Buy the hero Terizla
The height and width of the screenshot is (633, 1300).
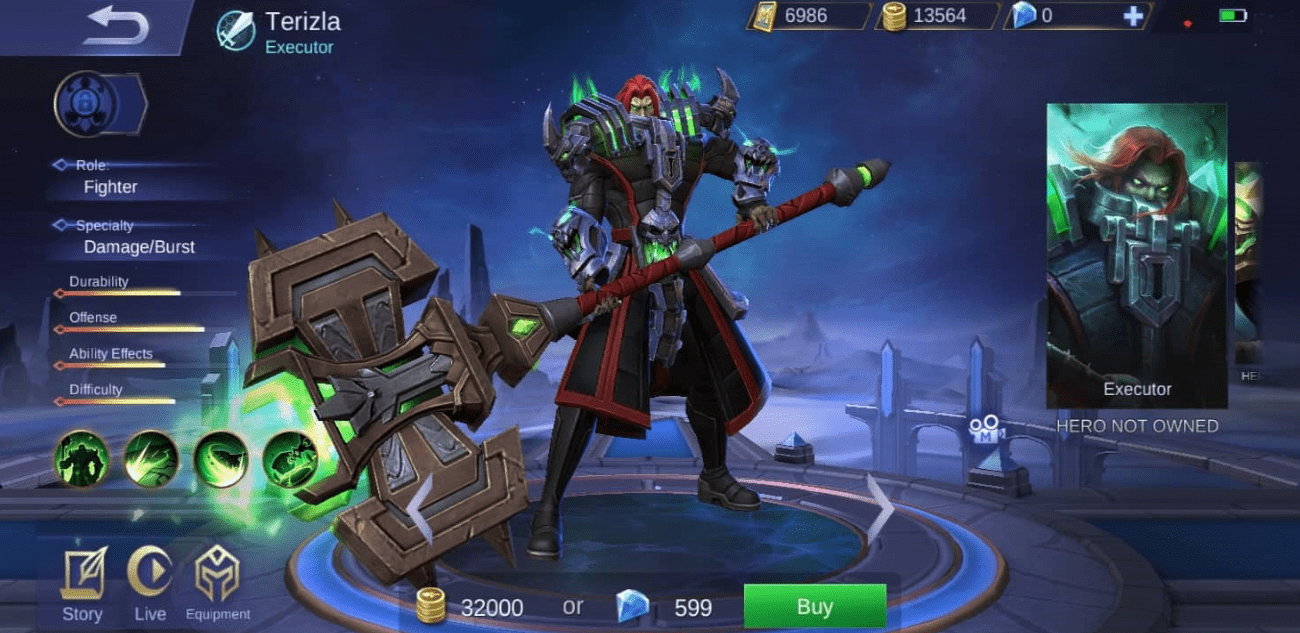click(814, 605)
